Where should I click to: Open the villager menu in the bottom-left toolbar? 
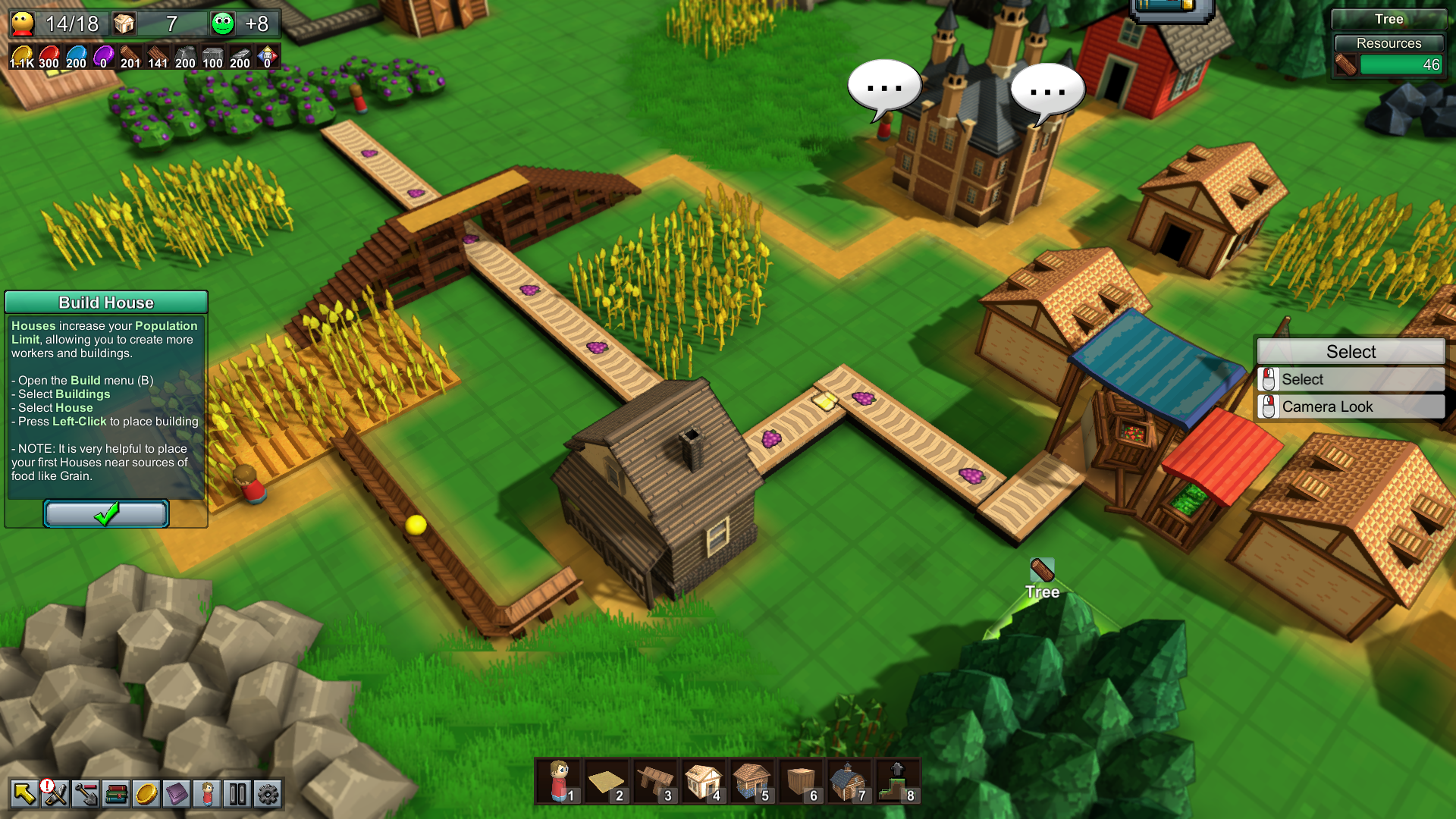pos(207,794)
